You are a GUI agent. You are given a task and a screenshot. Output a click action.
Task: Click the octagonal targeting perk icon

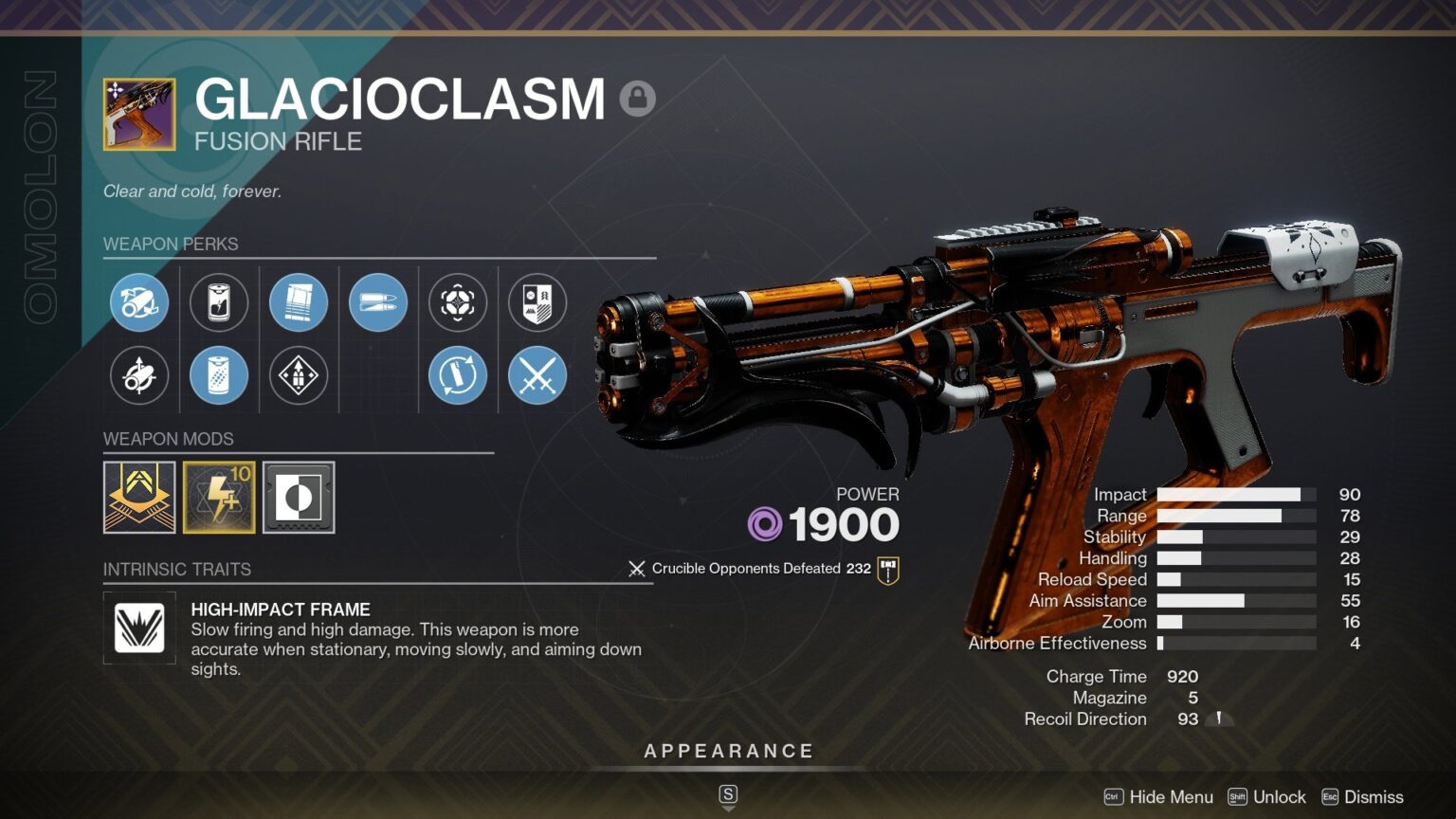point(458,302)
